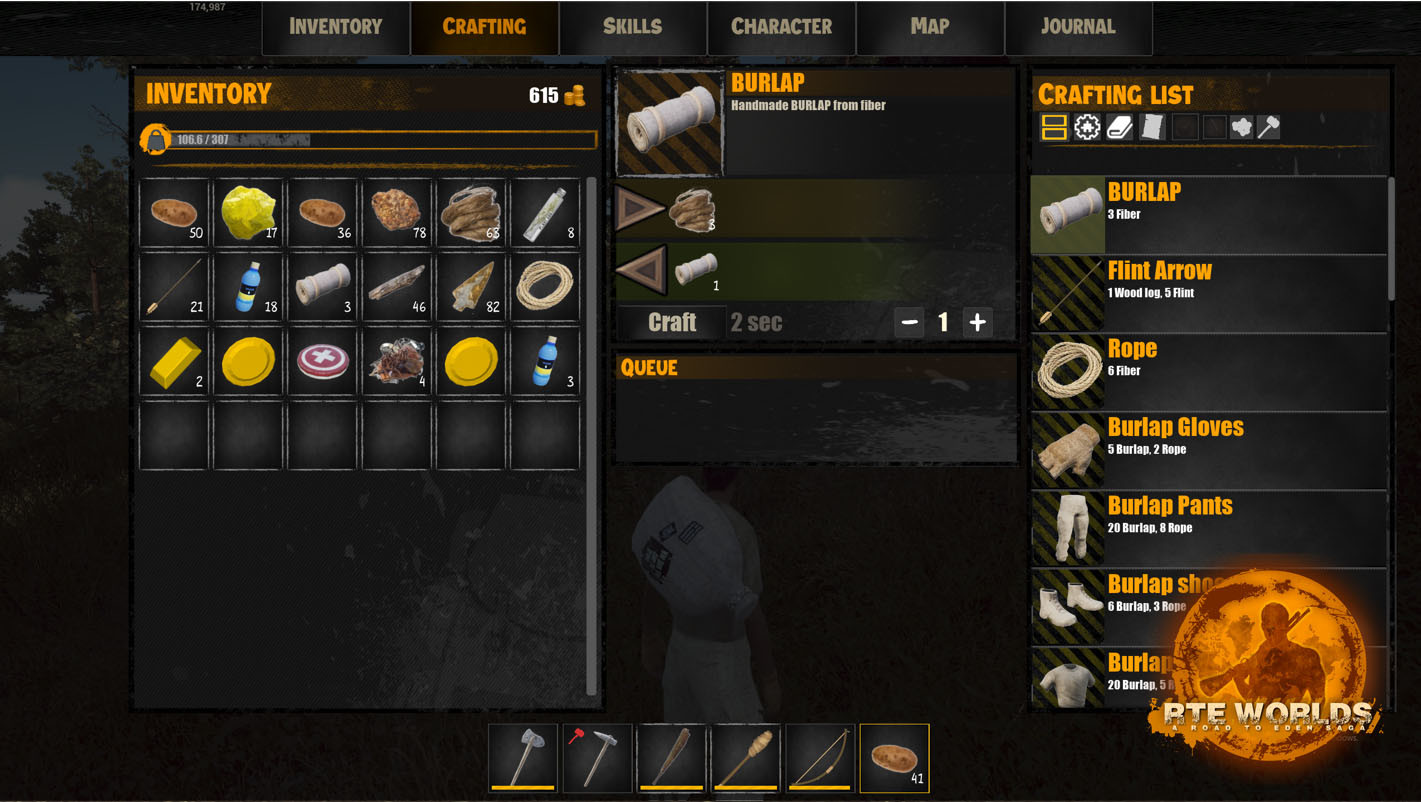This screenshot has width=1421, height=802.
Task: Pick the Burlap Pants recipe
Action: coord(1210,527)
